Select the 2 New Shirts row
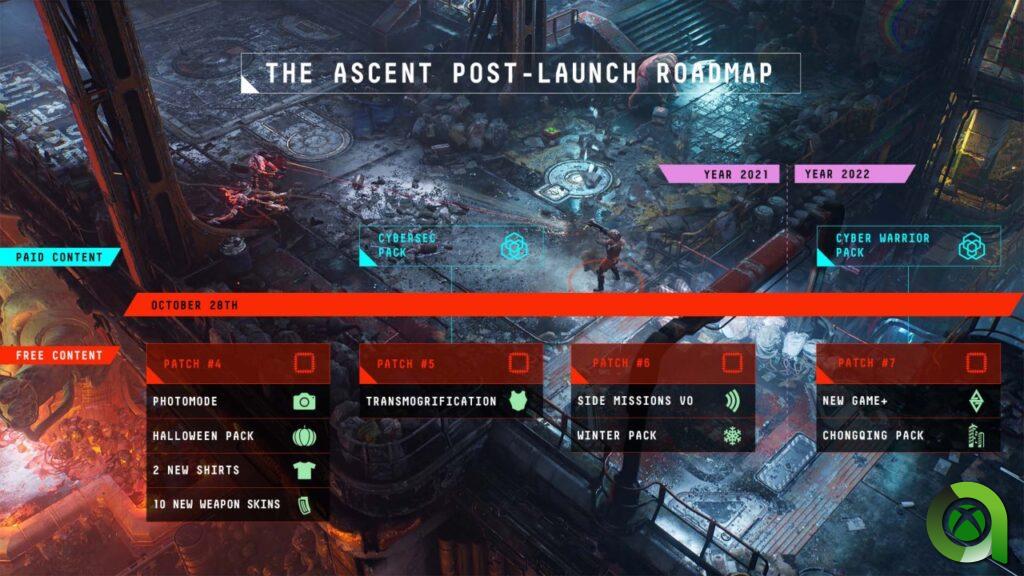The height and width of the screenshot is (576, 1024). [x=238, y=470]
